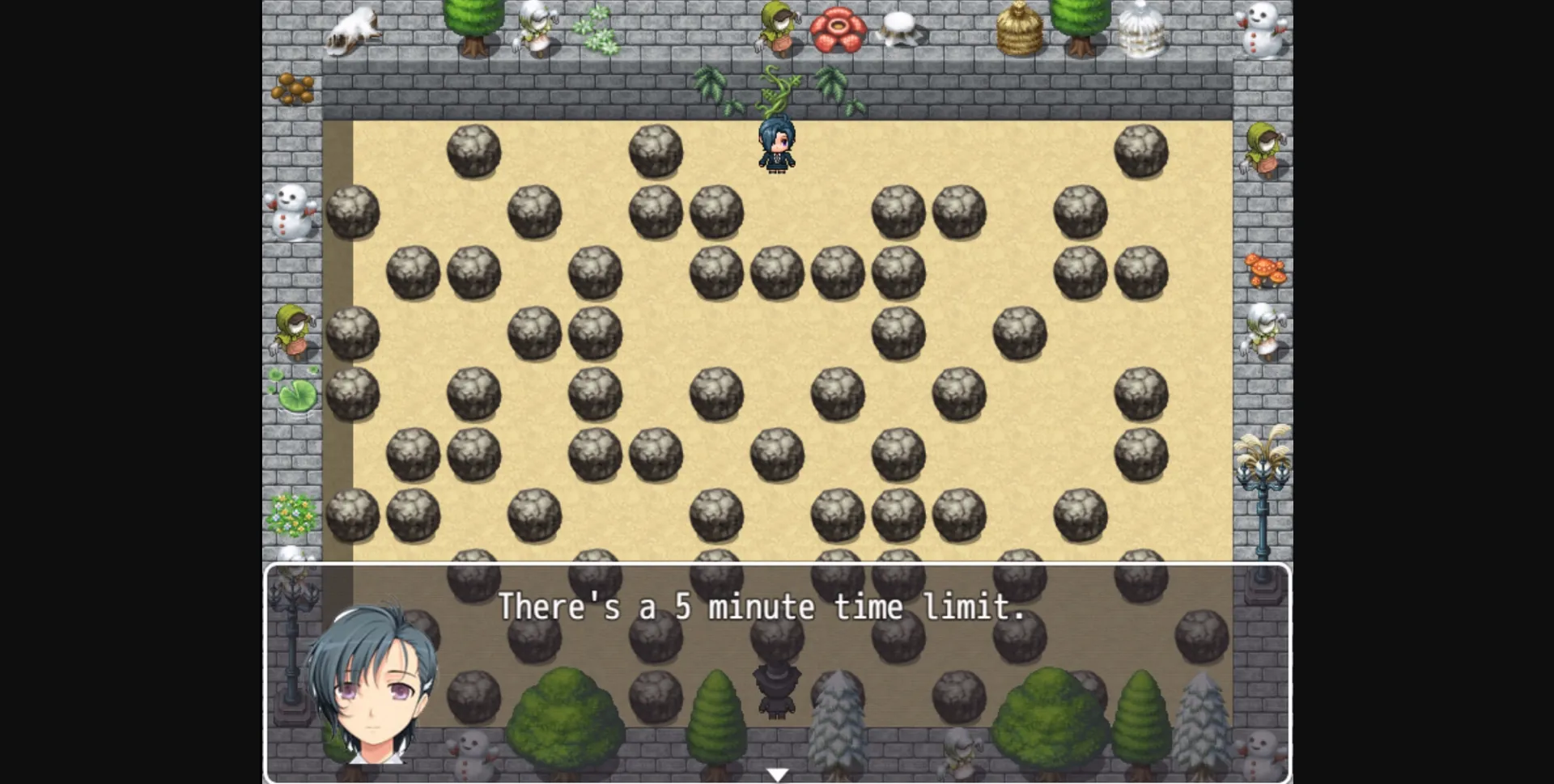The width and height of the screenshot is (1554, 784).
Task: Click the red rafflesia flower at the top
Action: pos(838,28)
